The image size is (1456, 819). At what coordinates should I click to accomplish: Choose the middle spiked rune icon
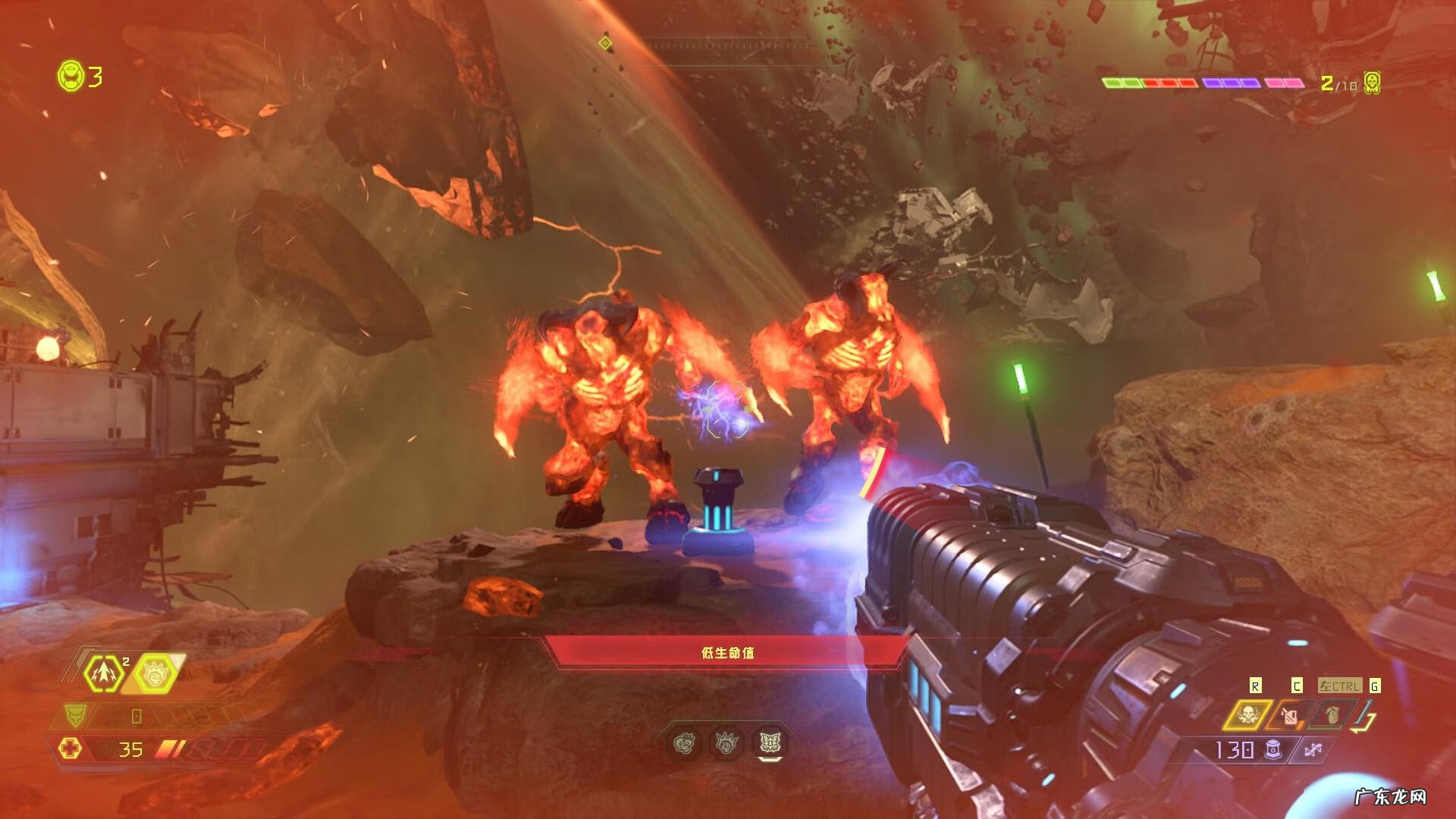point(726,744)
